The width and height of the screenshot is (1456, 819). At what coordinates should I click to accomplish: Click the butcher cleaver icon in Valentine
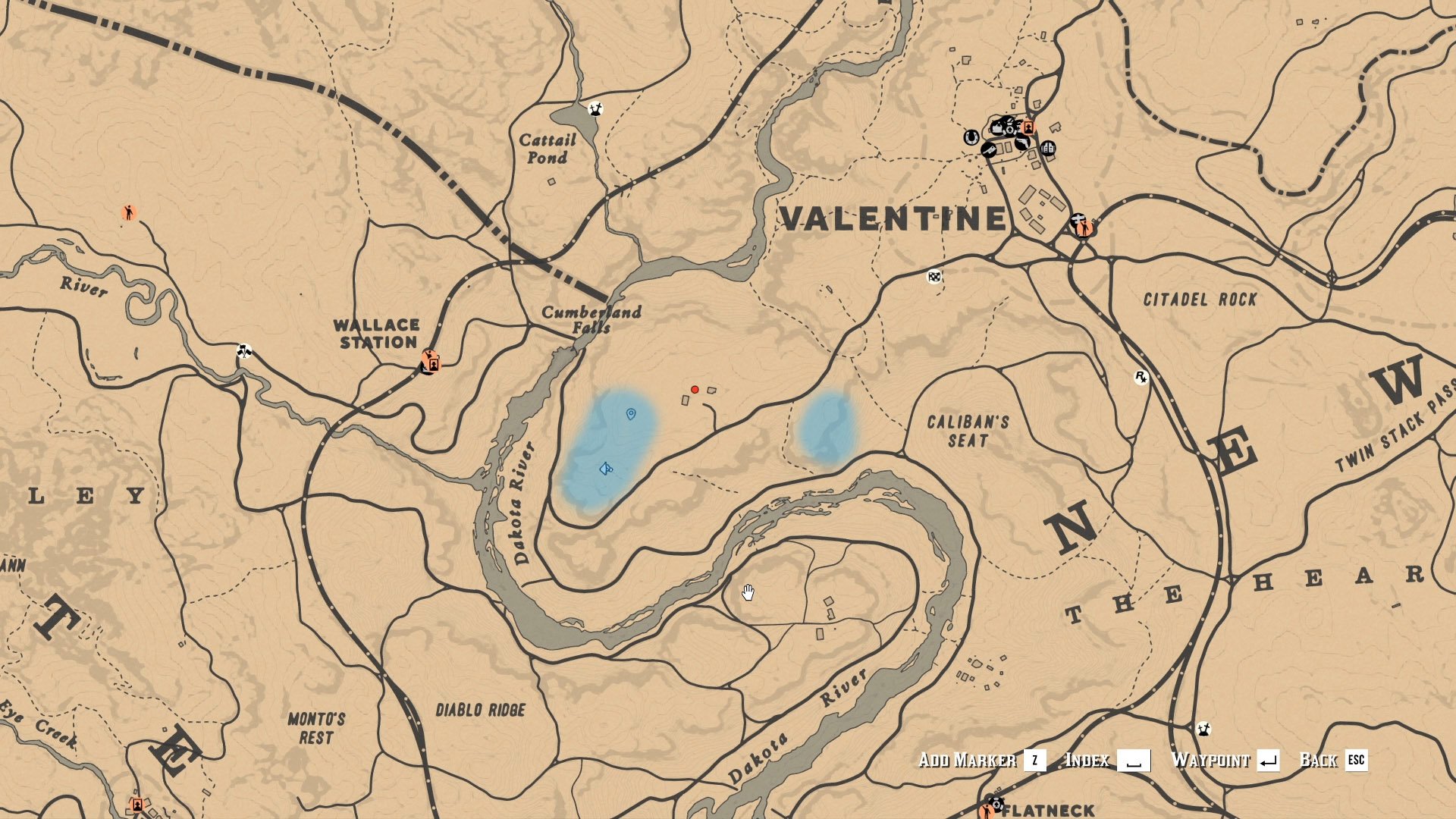point(990,150)
